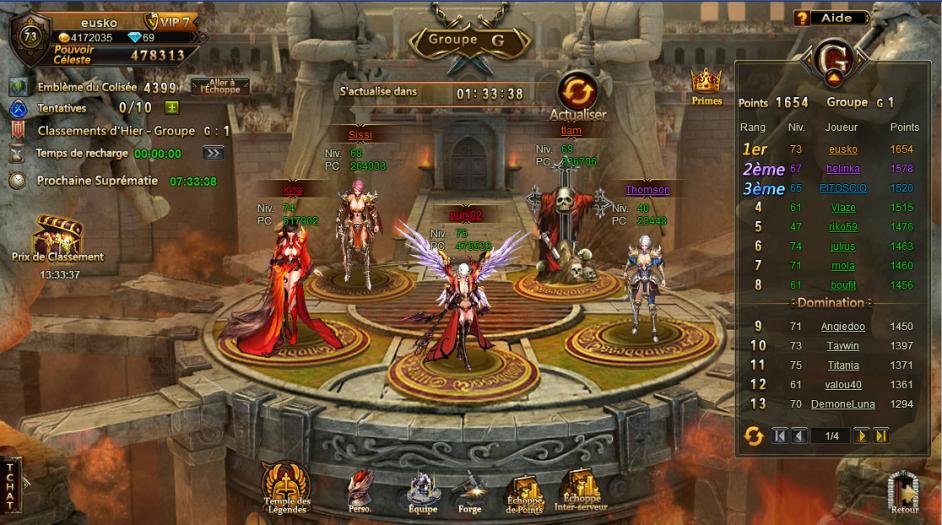
Task: Add more Tentatives with the green plus
Action: coord(172,108)
